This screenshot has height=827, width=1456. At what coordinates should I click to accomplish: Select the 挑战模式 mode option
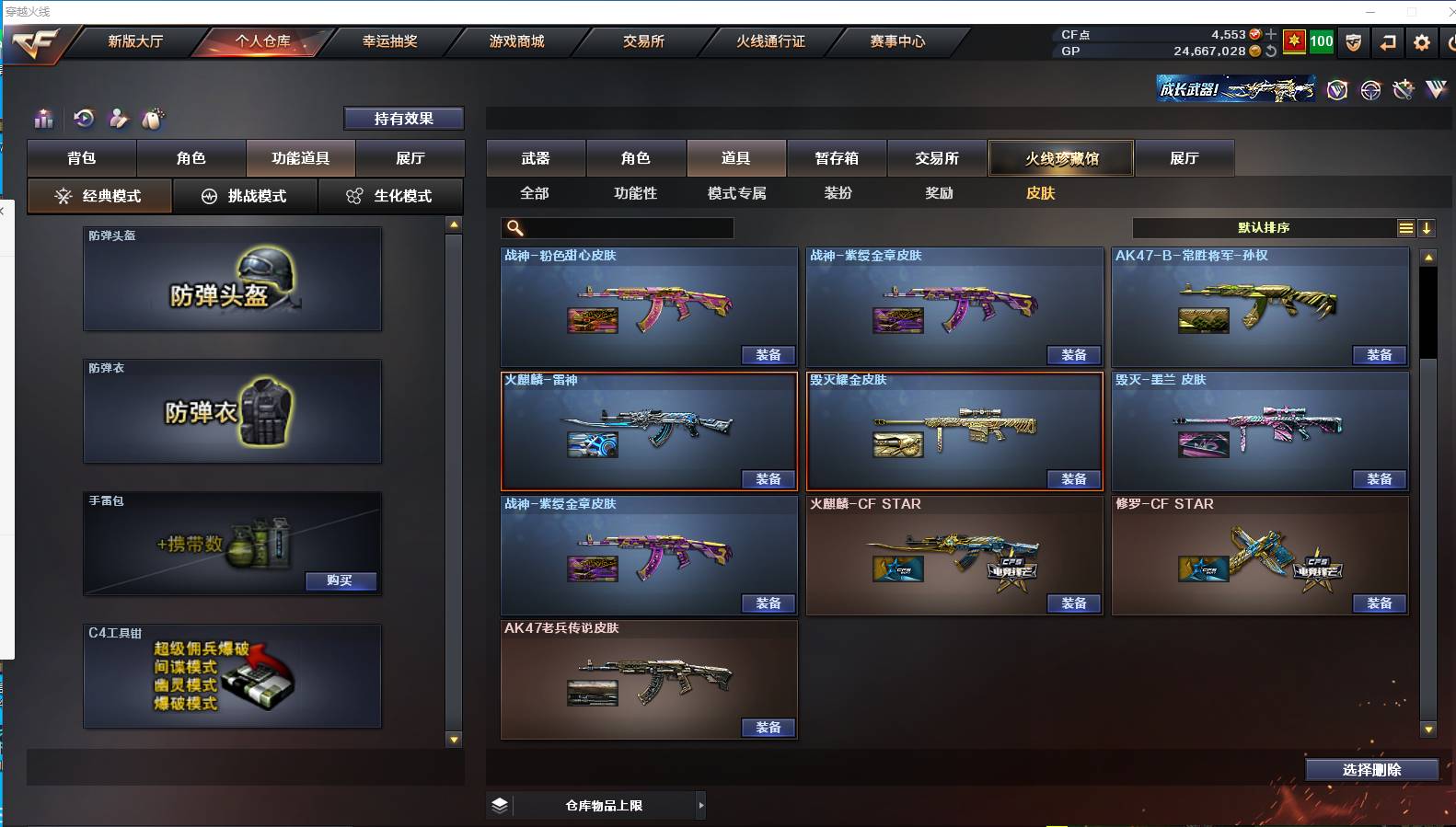point(246,196)
